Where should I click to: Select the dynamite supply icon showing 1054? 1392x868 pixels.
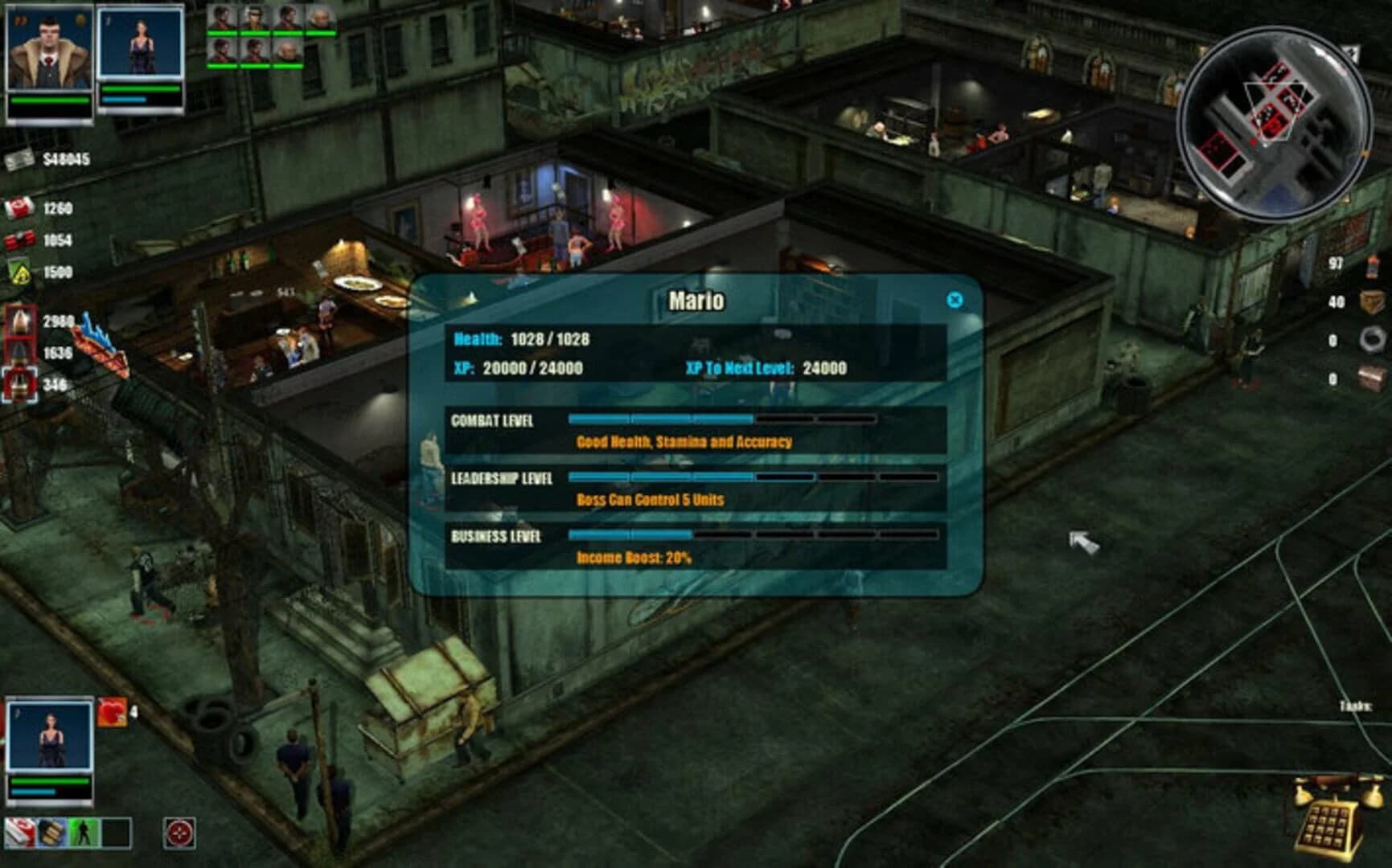click(18, 239)
